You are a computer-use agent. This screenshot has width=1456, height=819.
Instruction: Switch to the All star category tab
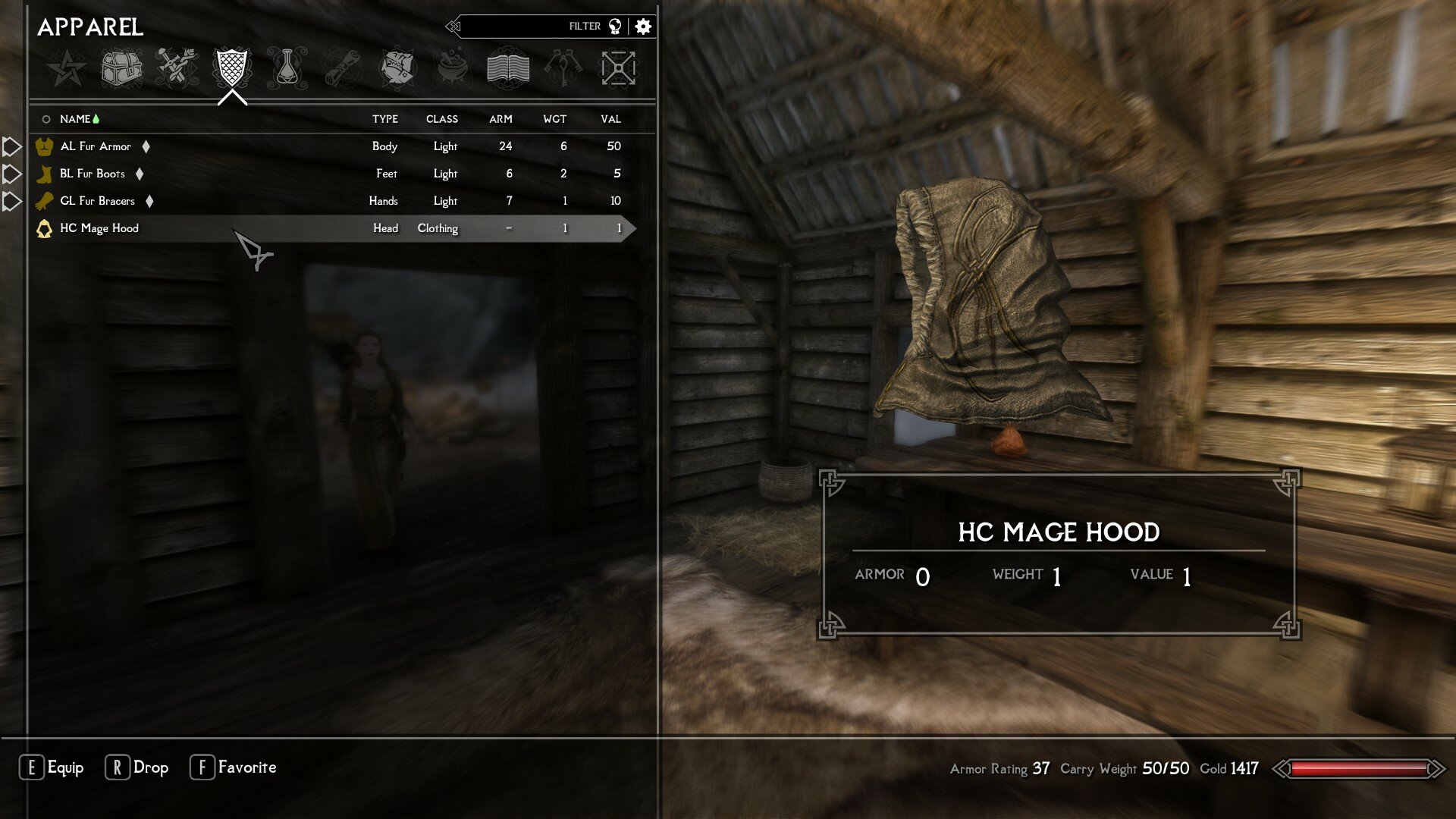click(68, 68)
